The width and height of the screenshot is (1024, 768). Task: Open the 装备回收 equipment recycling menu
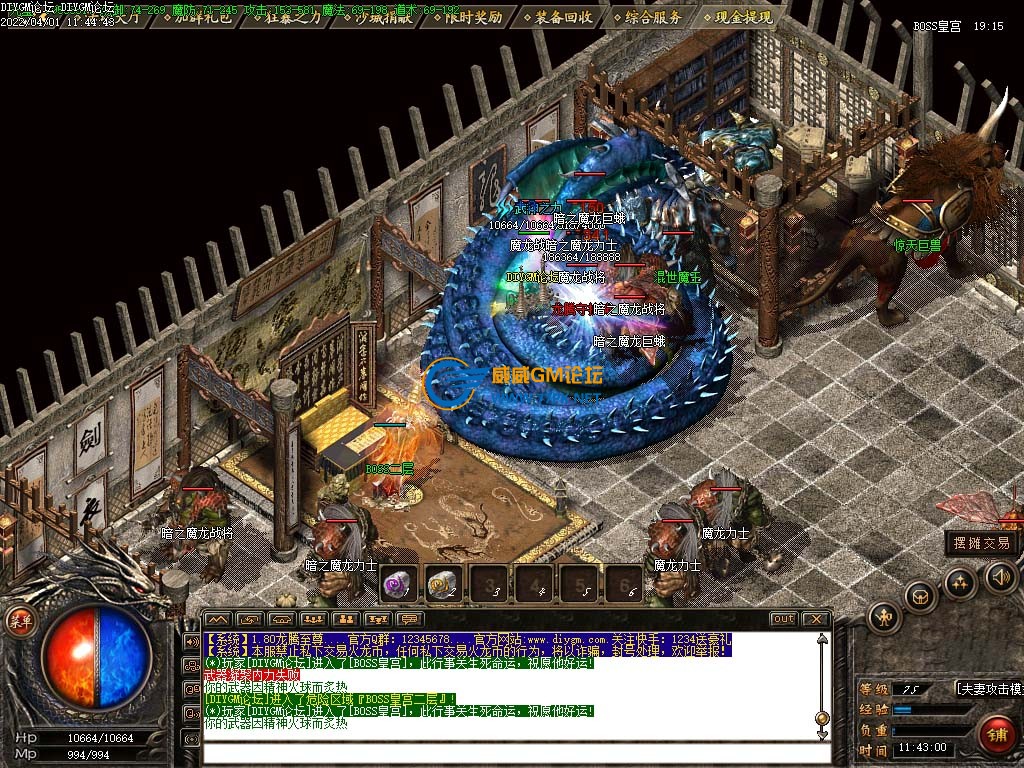tap(562, 17)
